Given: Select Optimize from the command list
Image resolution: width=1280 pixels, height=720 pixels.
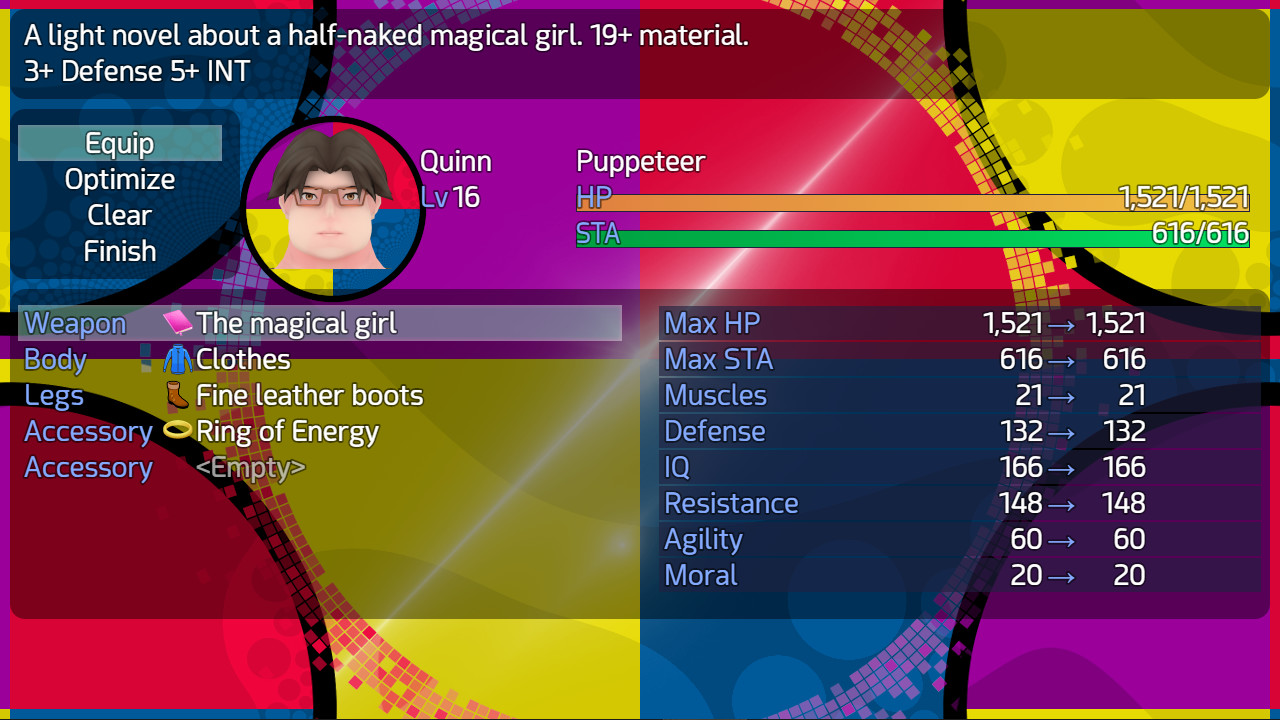Looking at the screenshot, I should [x=119, y=178].
